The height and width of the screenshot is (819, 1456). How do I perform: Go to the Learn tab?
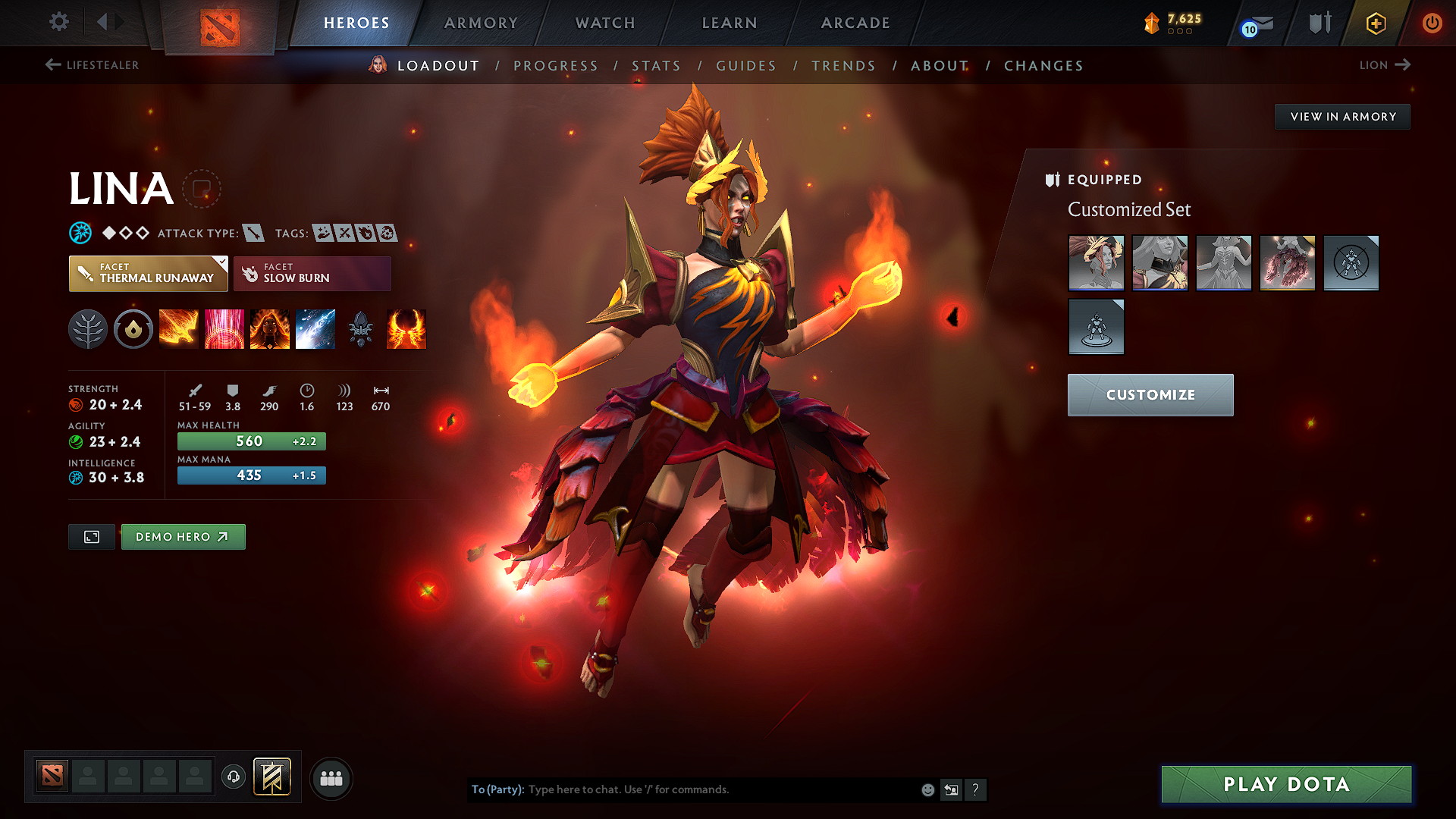click(730, 23)
